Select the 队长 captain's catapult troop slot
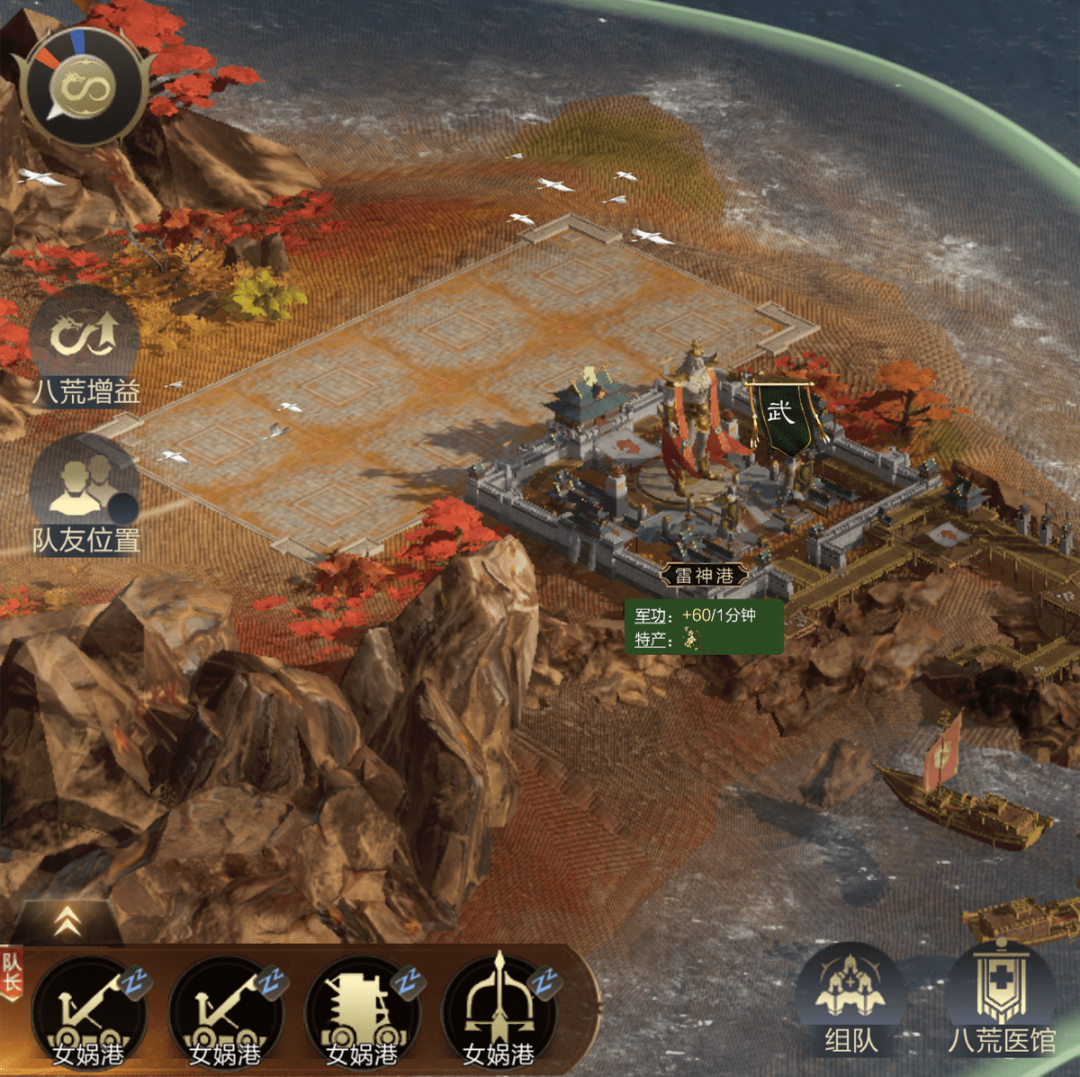The width and height of the screenshot is (1080, 1077). coord(88,1010)
